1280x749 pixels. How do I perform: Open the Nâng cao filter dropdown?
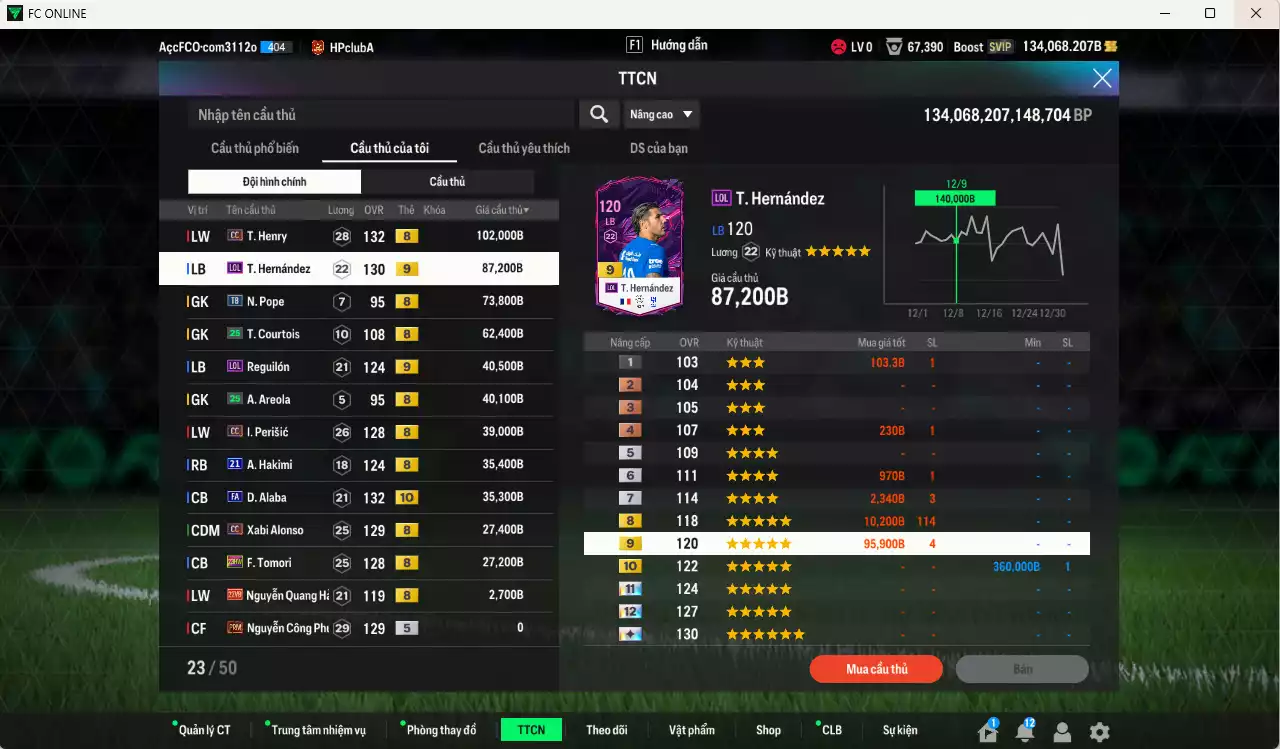(x=661, y=114)
